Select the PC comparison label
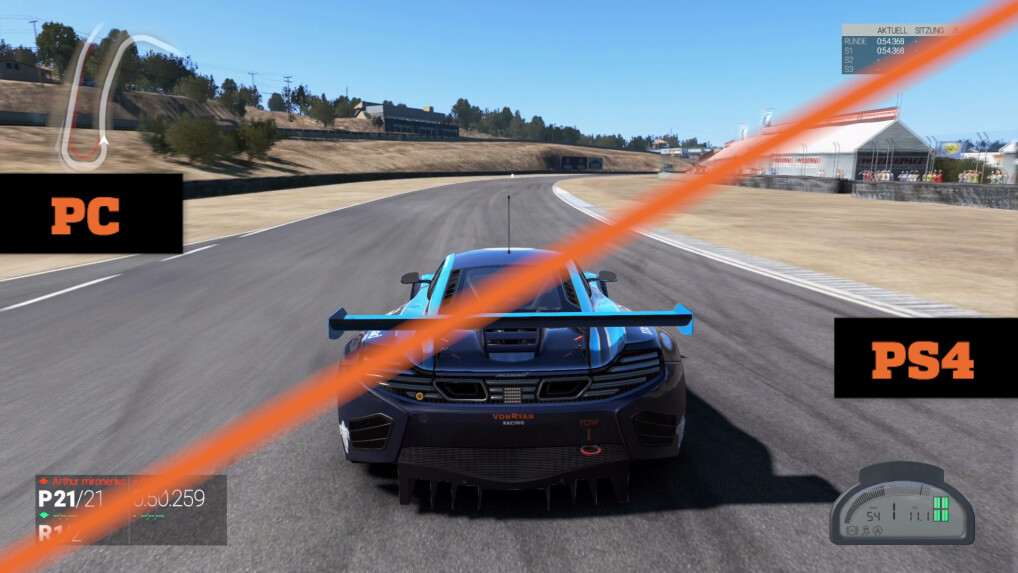Image resolution: width=1018 pixels, height=573 pixels. click(88, 214)
